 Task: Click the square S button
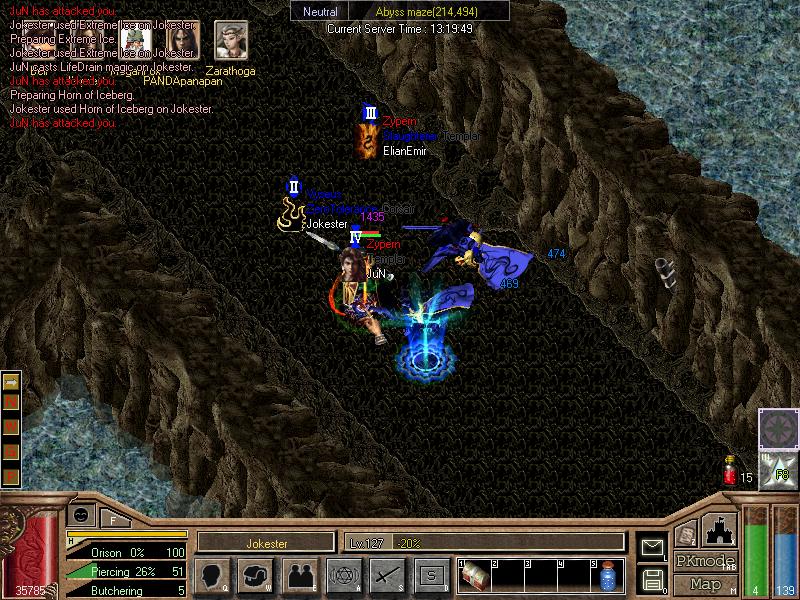point(431,575)
